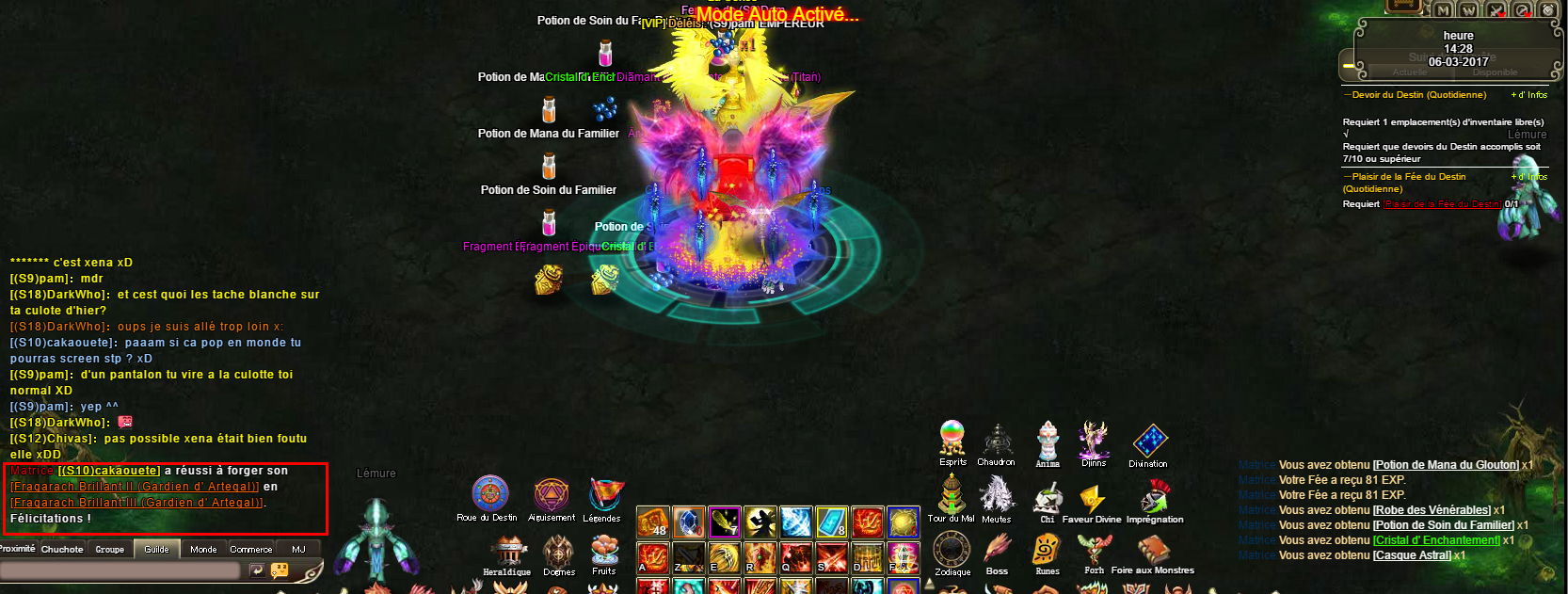Open the Divination menu
The height and width of the screenshot is (594, 1568).
(1149, 441)
